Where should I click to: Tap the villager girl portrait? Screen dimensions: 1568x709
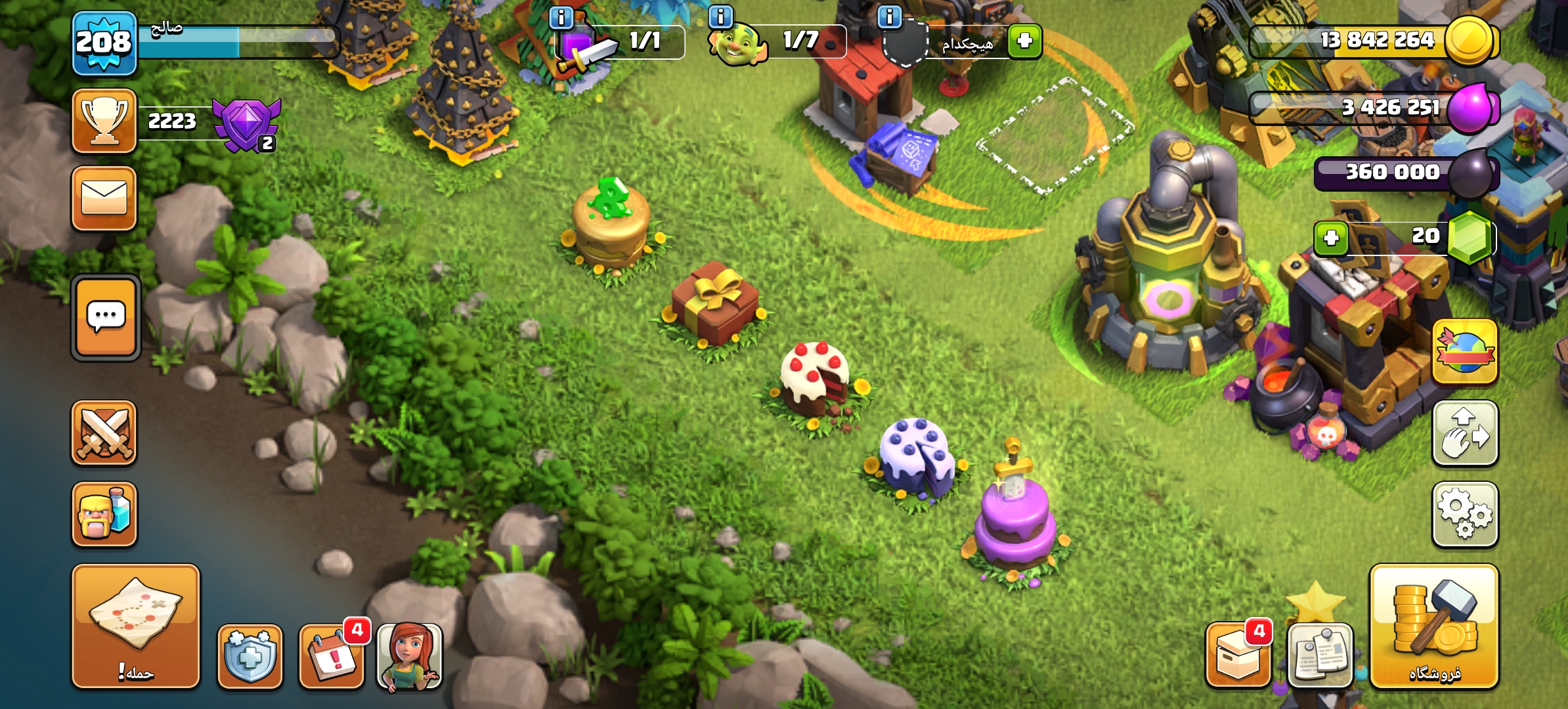410,656
